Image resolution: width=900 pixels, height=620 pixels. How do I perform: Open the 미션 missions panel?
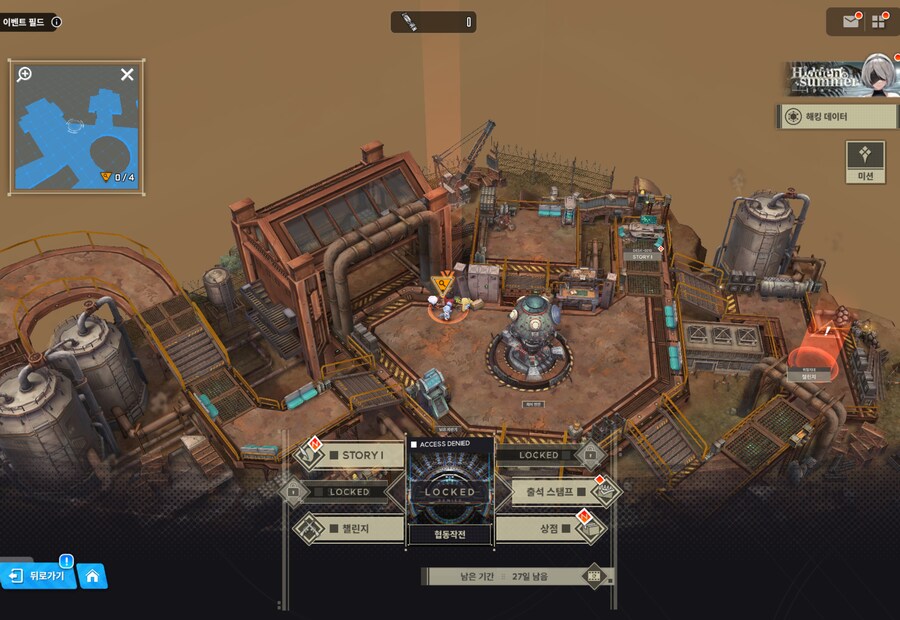865,161
